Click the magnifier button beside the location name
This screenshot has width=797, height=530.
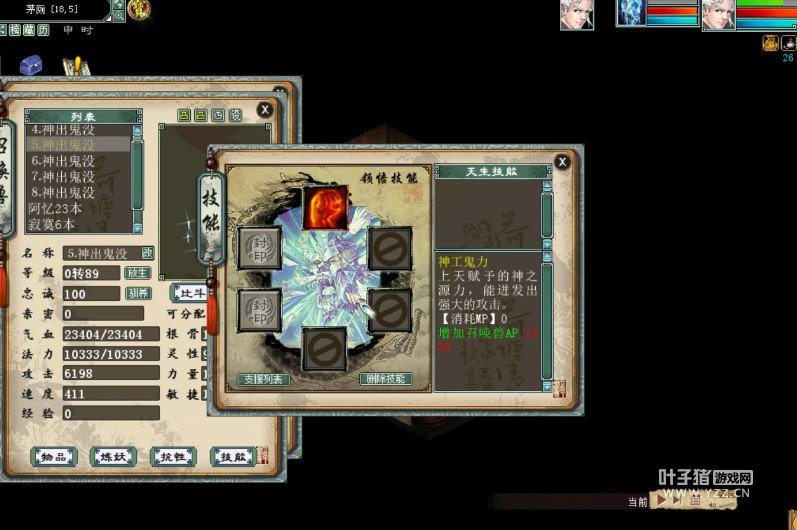(x=118, y=16)
